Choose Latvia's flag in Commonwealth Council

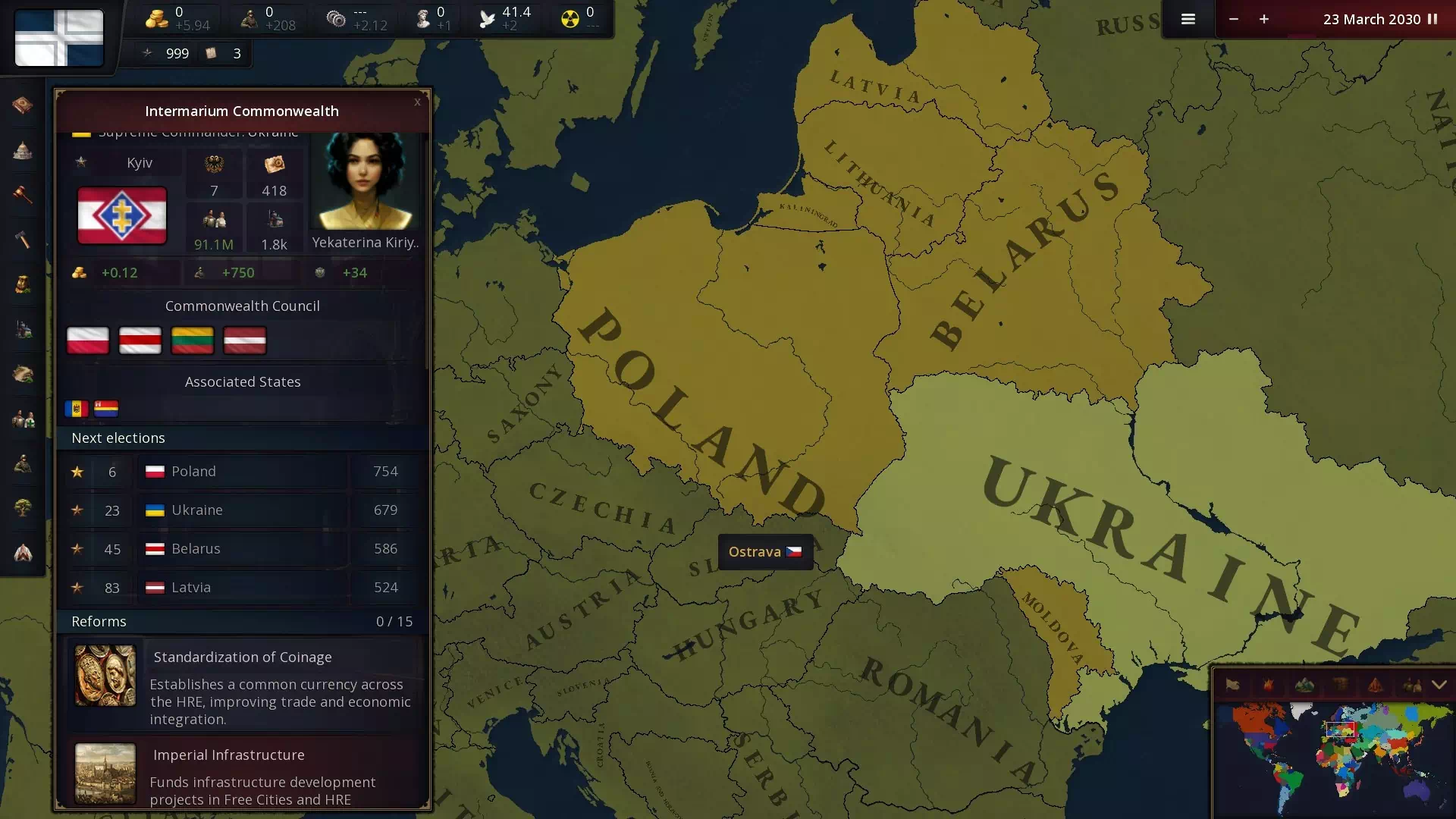[x=244, y=340]
